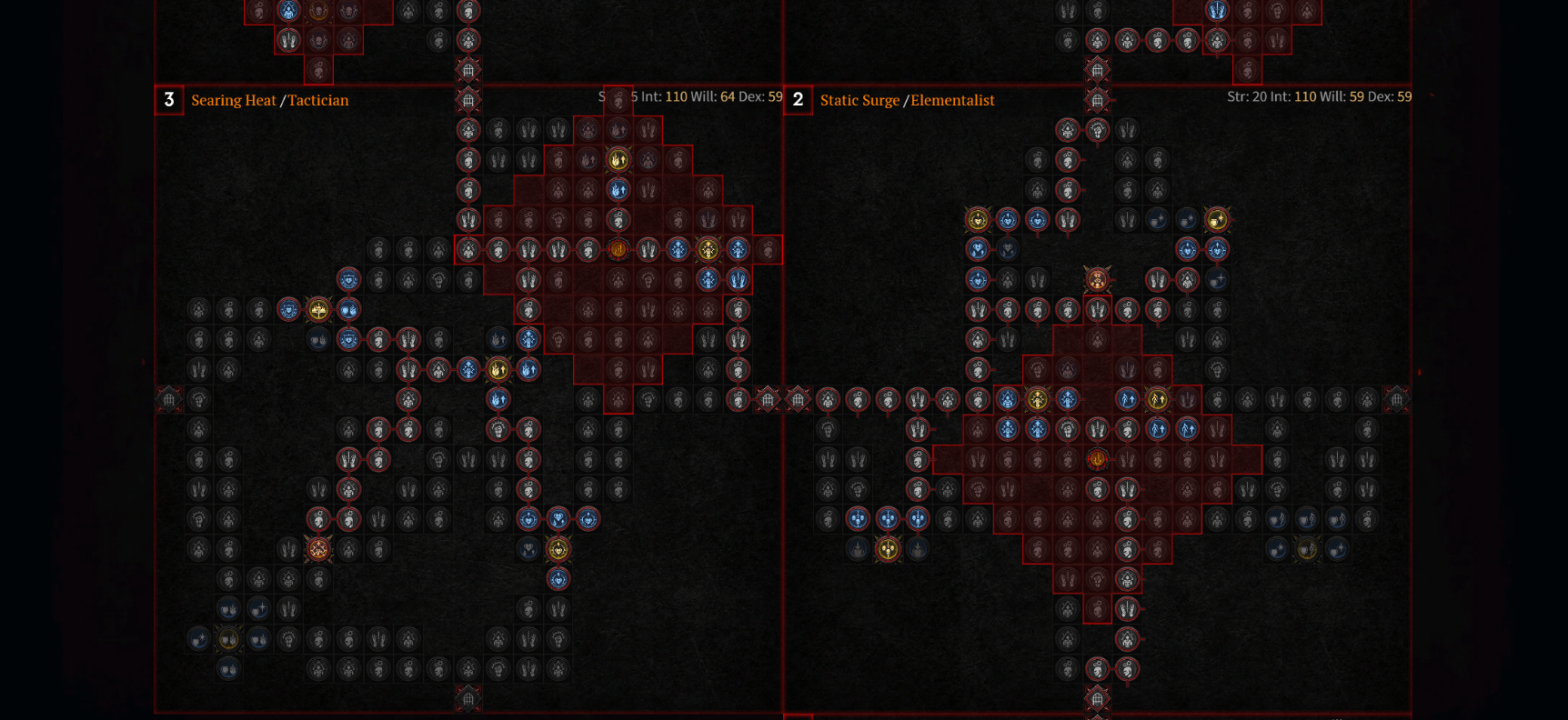Select the Searing Heat board header
The width and height of the screenshot is (1568, 720).
point(233,100)
